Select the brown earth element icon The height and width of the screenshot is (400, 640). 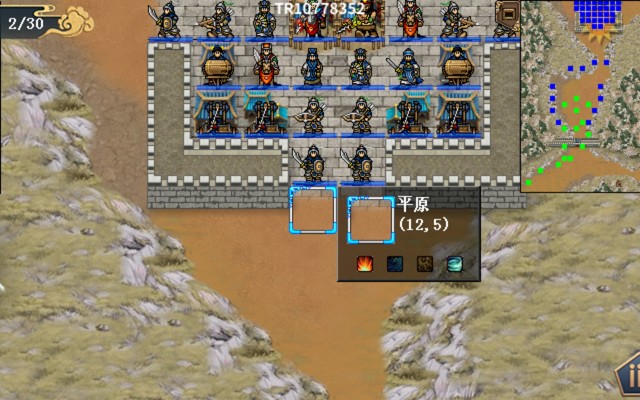[x=425, y=264]
